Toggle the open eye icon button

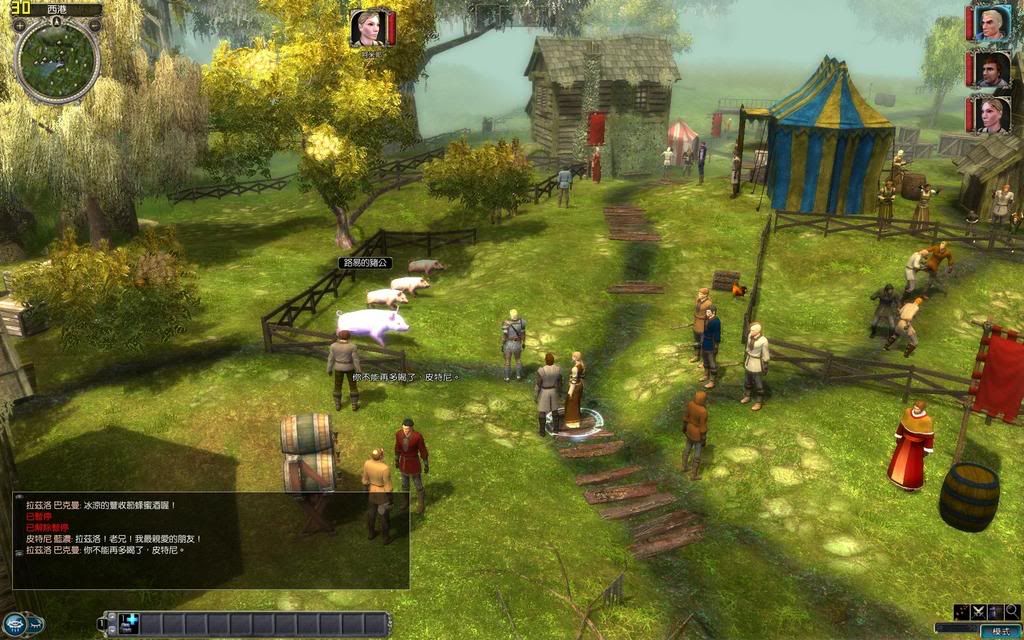(x=14, y=625)
